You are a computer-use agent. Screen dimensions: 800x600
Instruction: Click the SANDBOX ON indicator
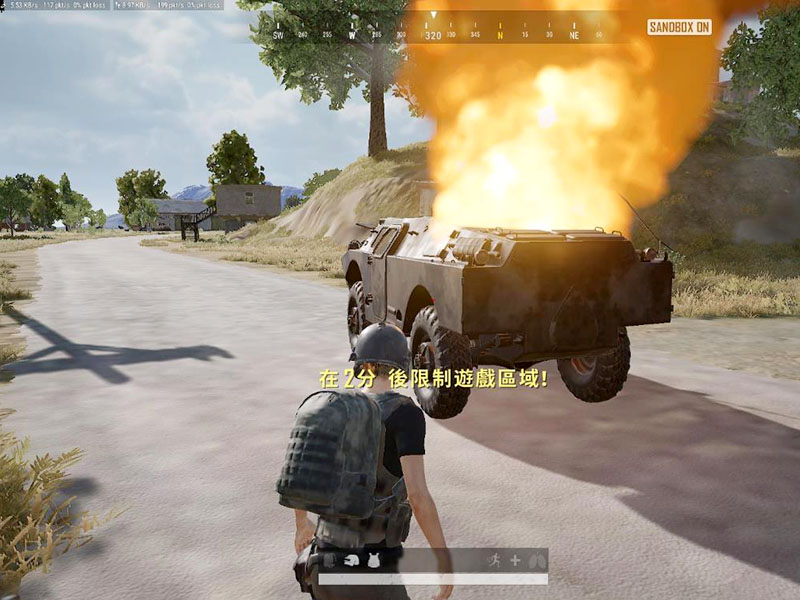pos(679,27)
